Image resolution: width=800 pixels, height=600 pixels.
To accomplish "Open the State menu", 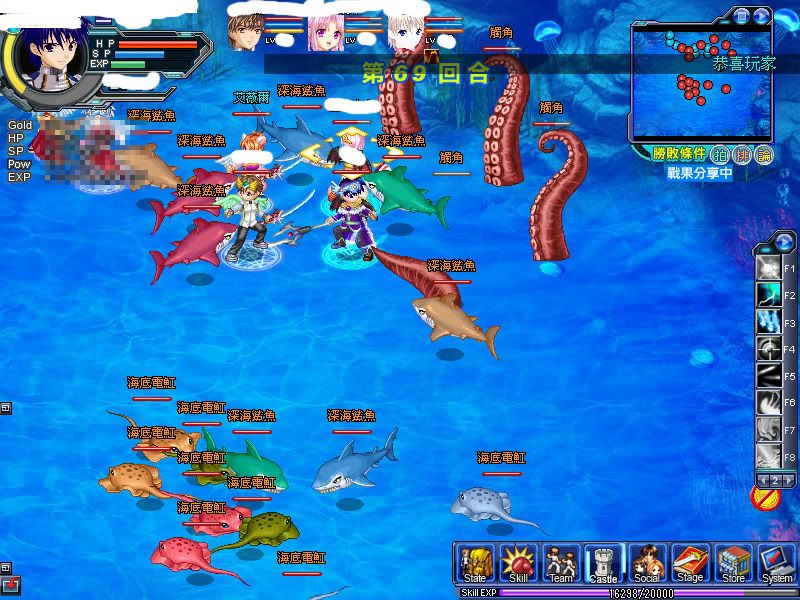I will 476,563.
